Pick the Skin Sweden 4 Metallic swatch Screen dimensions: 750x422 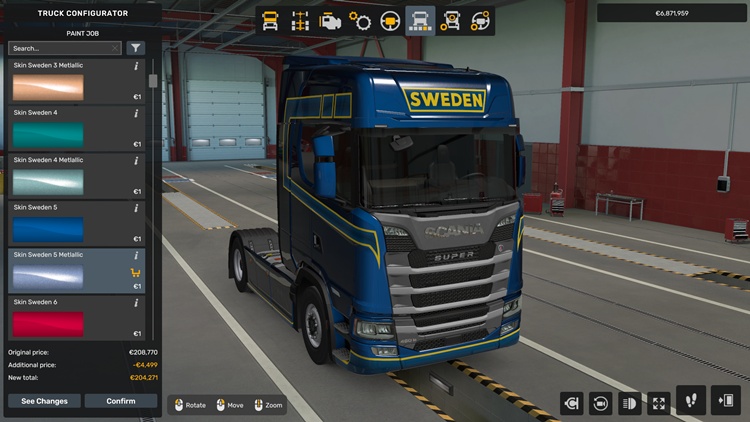[48, 182]
